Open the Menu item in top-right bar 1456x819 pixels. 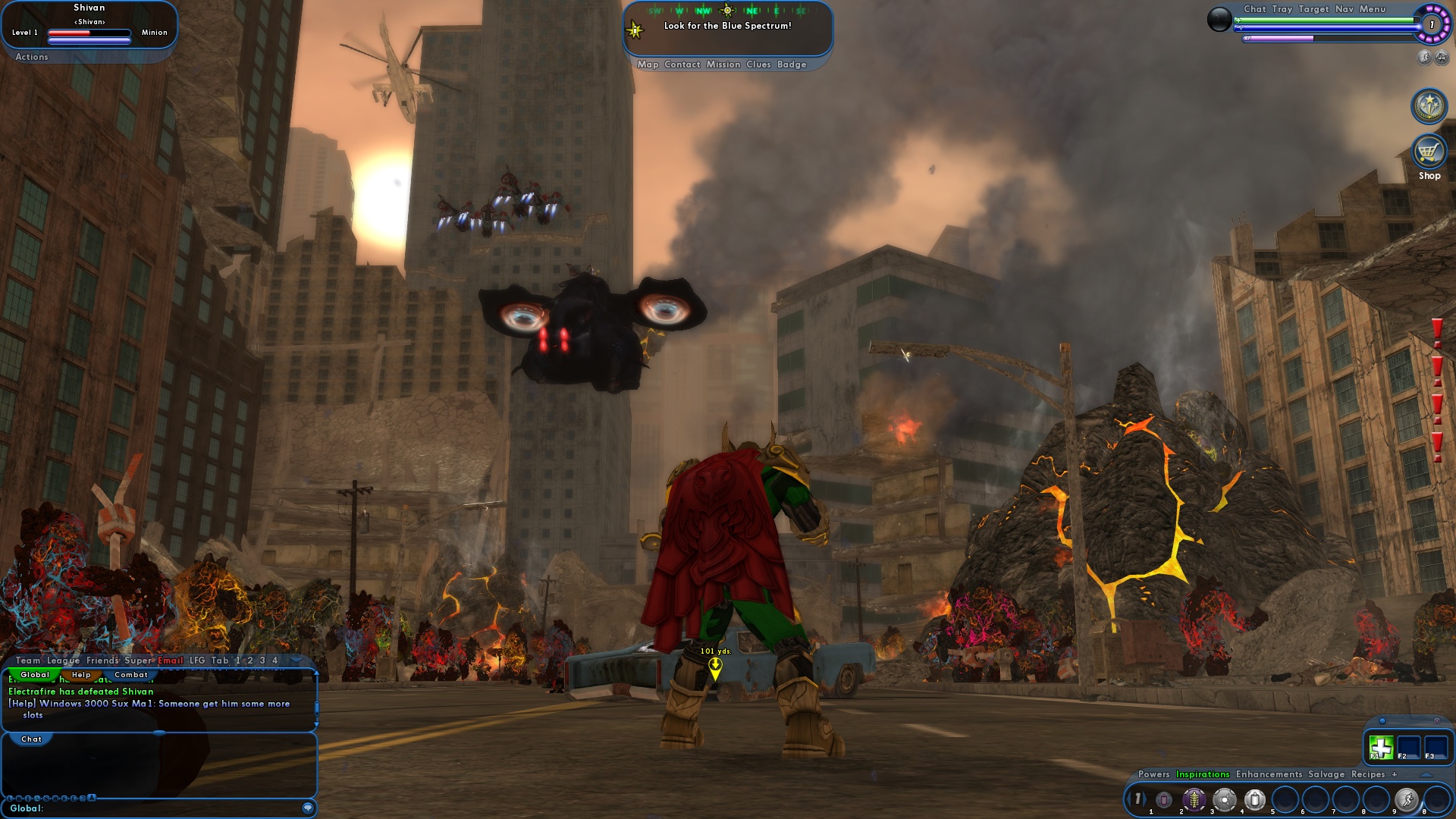point(1371,10)
